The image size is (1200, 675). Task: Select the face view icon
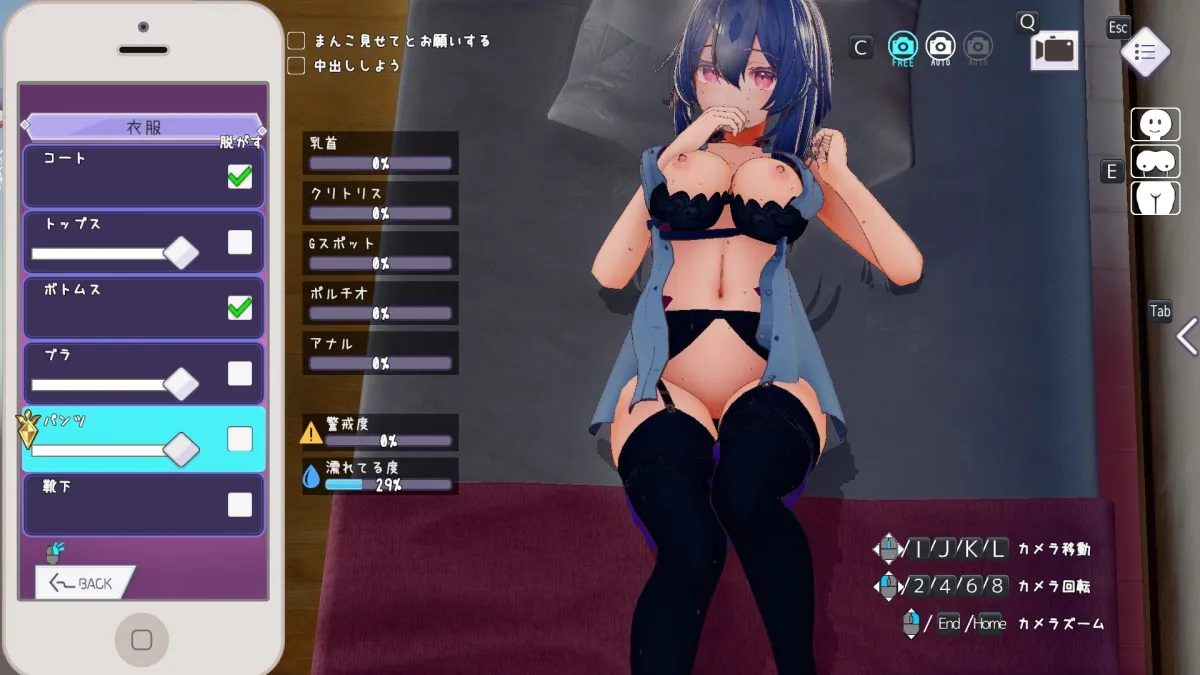pos(1155,125)
